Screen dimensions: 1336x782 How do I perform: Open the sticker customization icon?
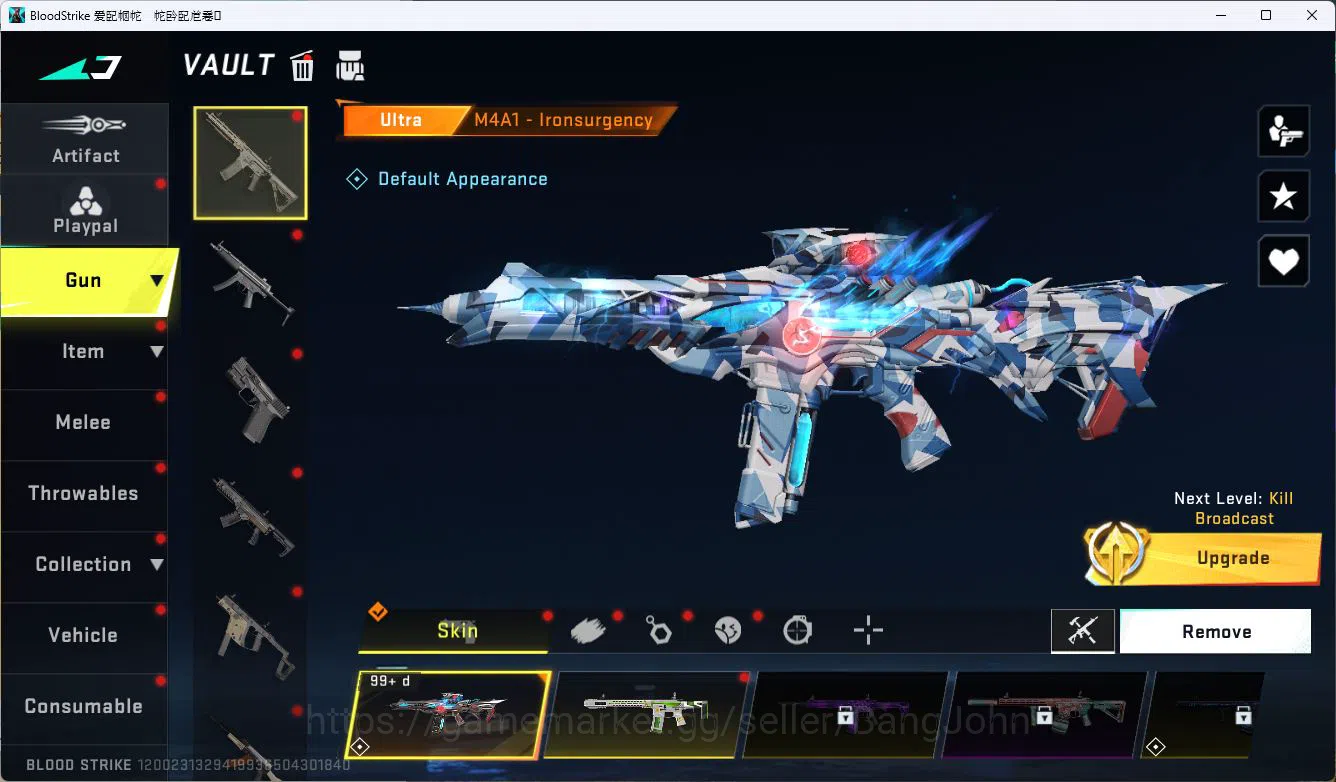tap(728, 629)
